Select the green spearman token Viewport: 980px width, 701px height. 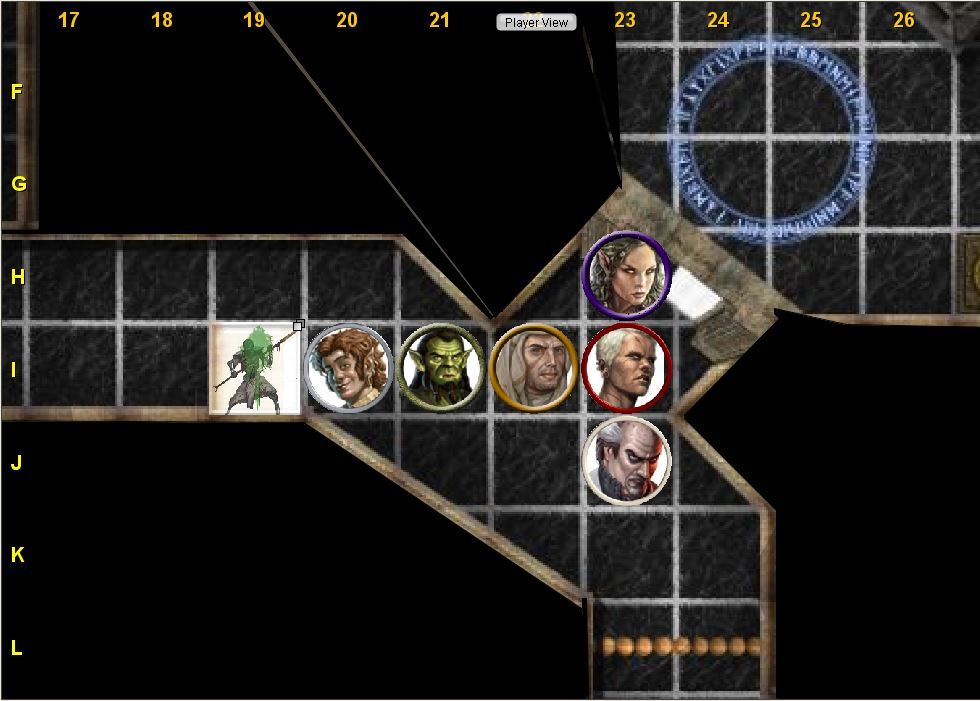pos(255,368)
